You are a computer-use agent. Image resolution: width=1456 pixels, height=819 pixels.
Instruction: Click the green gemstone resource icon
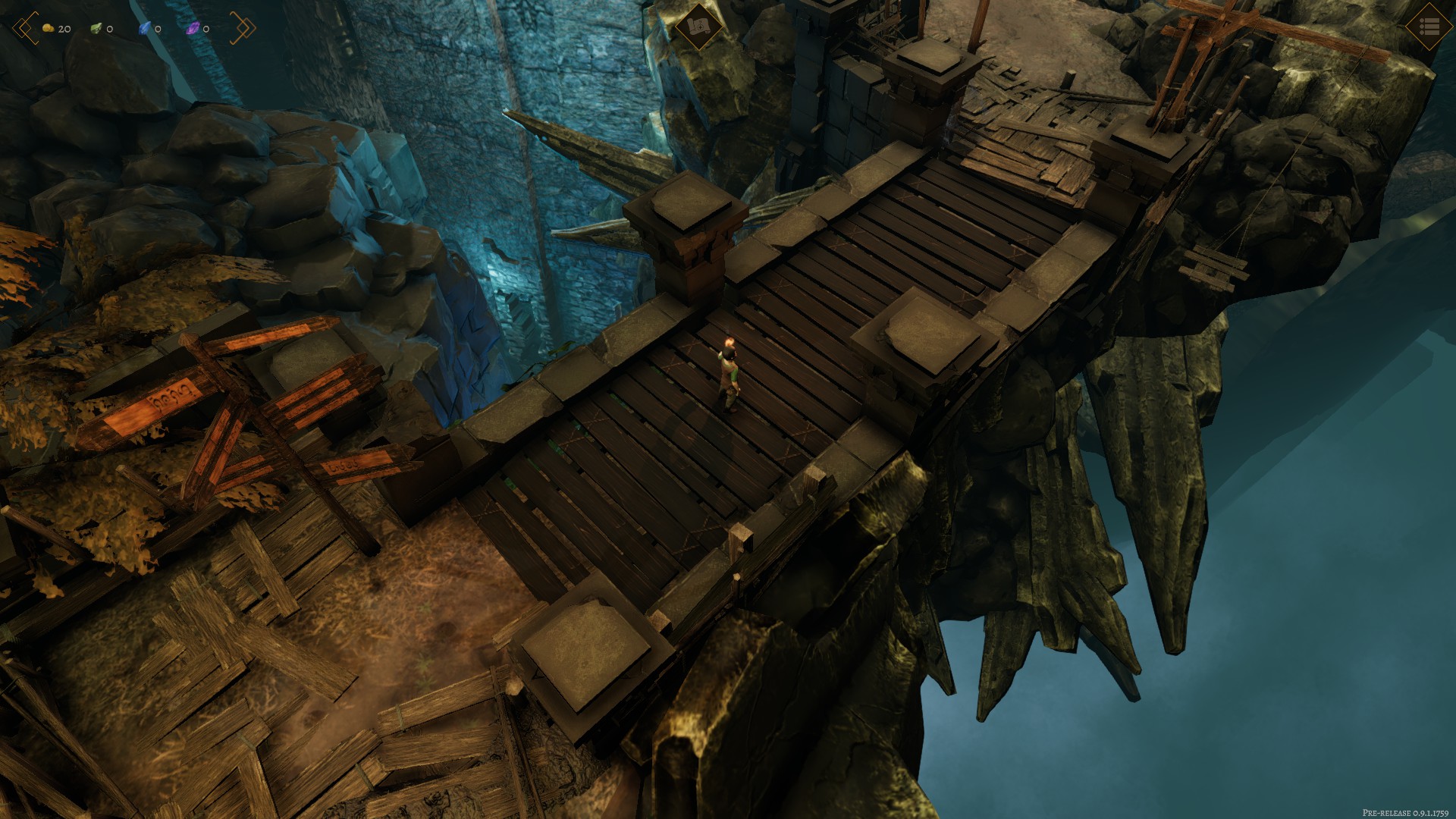point(96,29)
